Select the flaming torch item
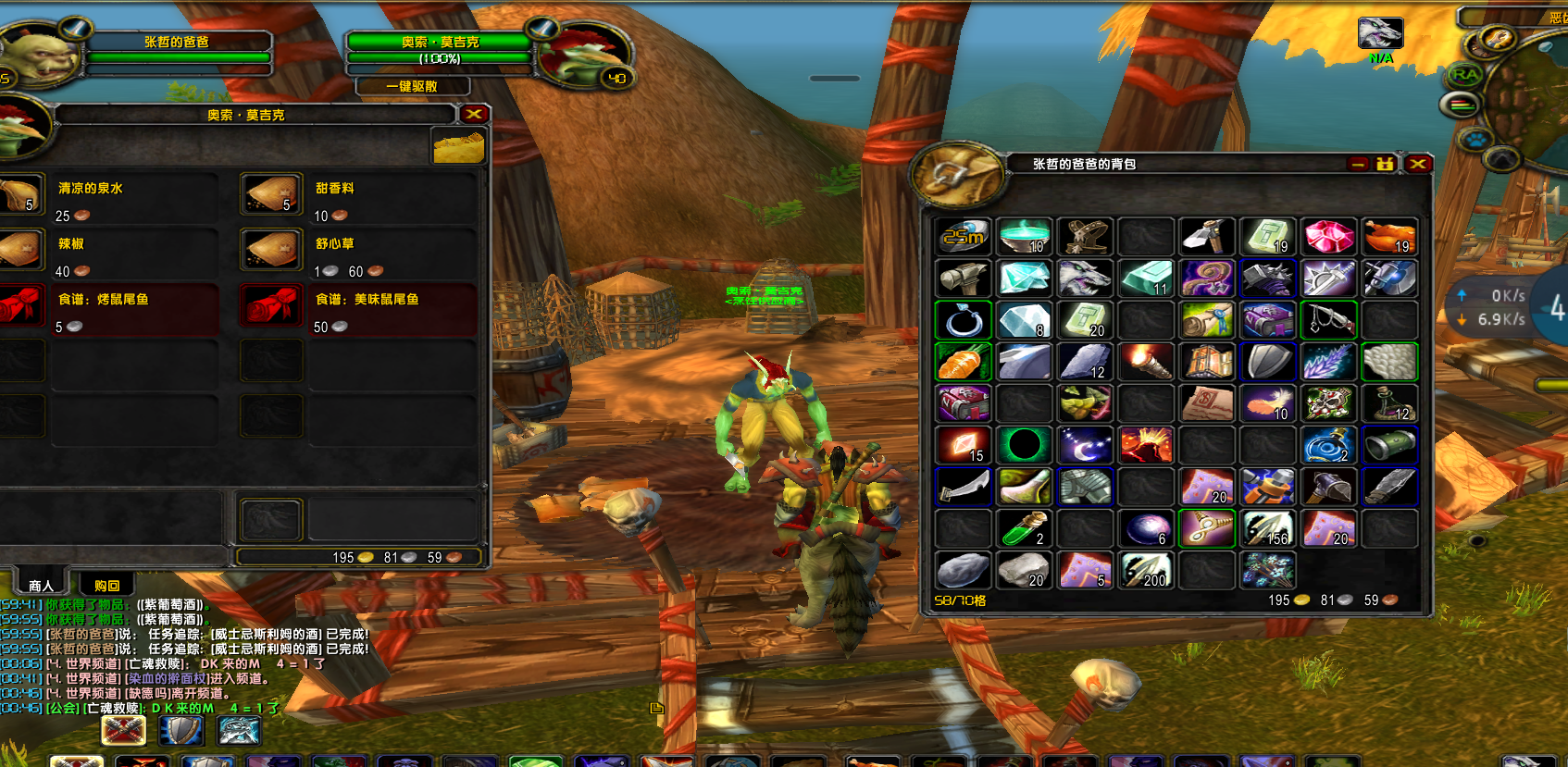 [1146, 362]
